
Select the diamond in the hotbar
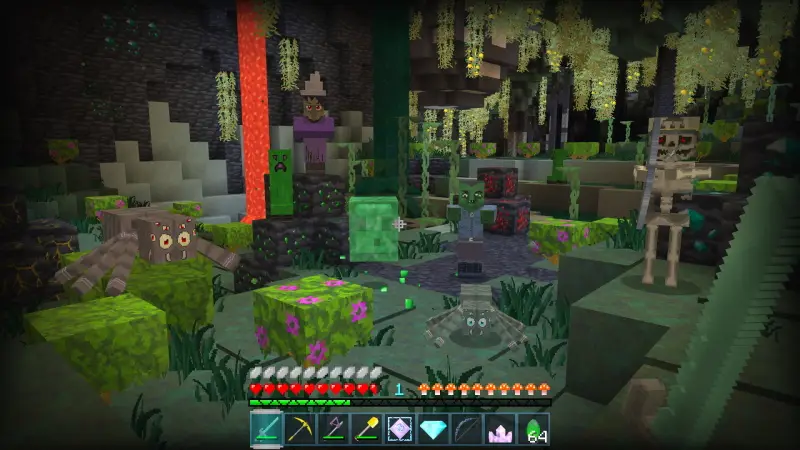[x=434, y=430]
